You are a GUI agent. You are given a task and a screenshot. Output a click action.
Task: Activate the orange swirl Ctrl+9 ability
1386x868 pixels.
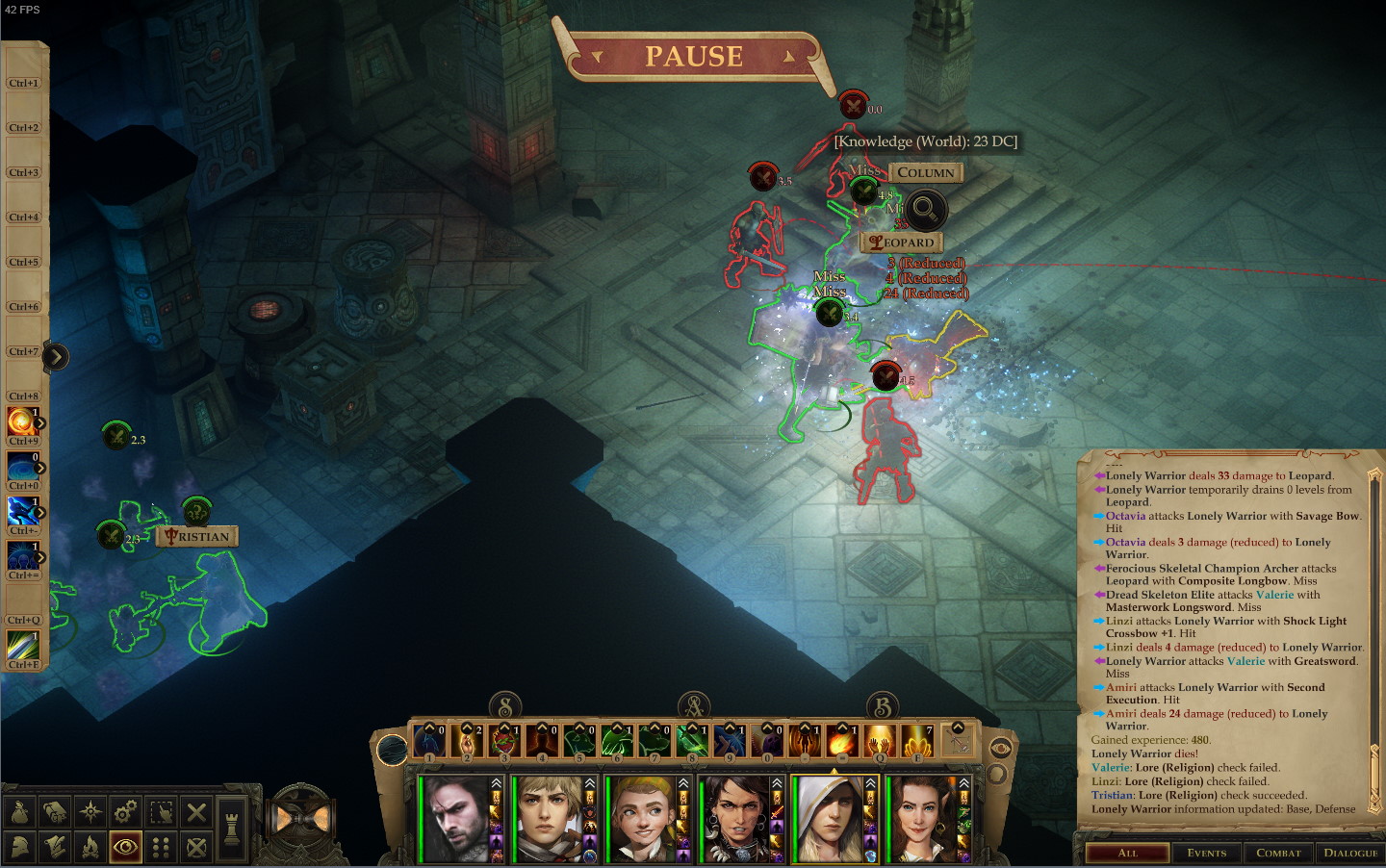20,421
